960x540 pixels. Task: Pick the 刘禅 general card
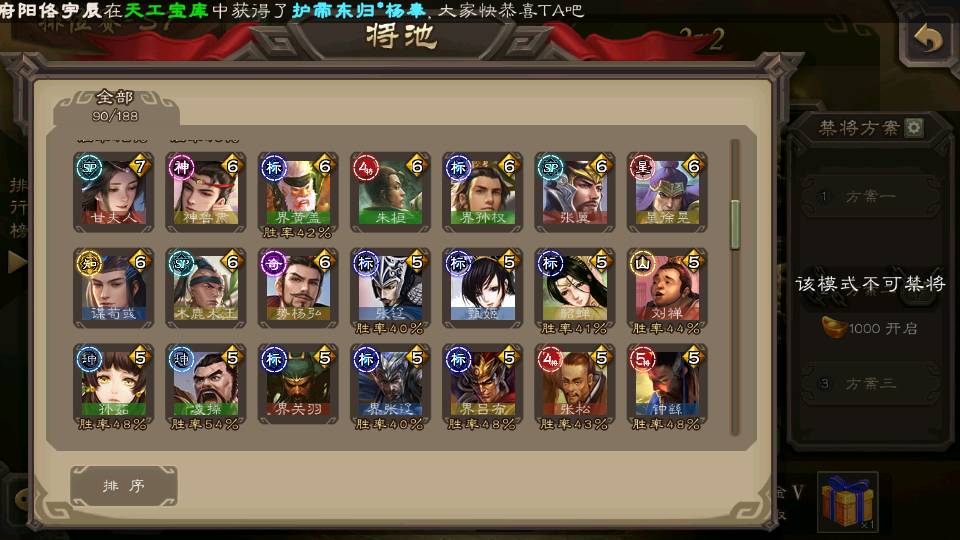(x=666, y=288)
